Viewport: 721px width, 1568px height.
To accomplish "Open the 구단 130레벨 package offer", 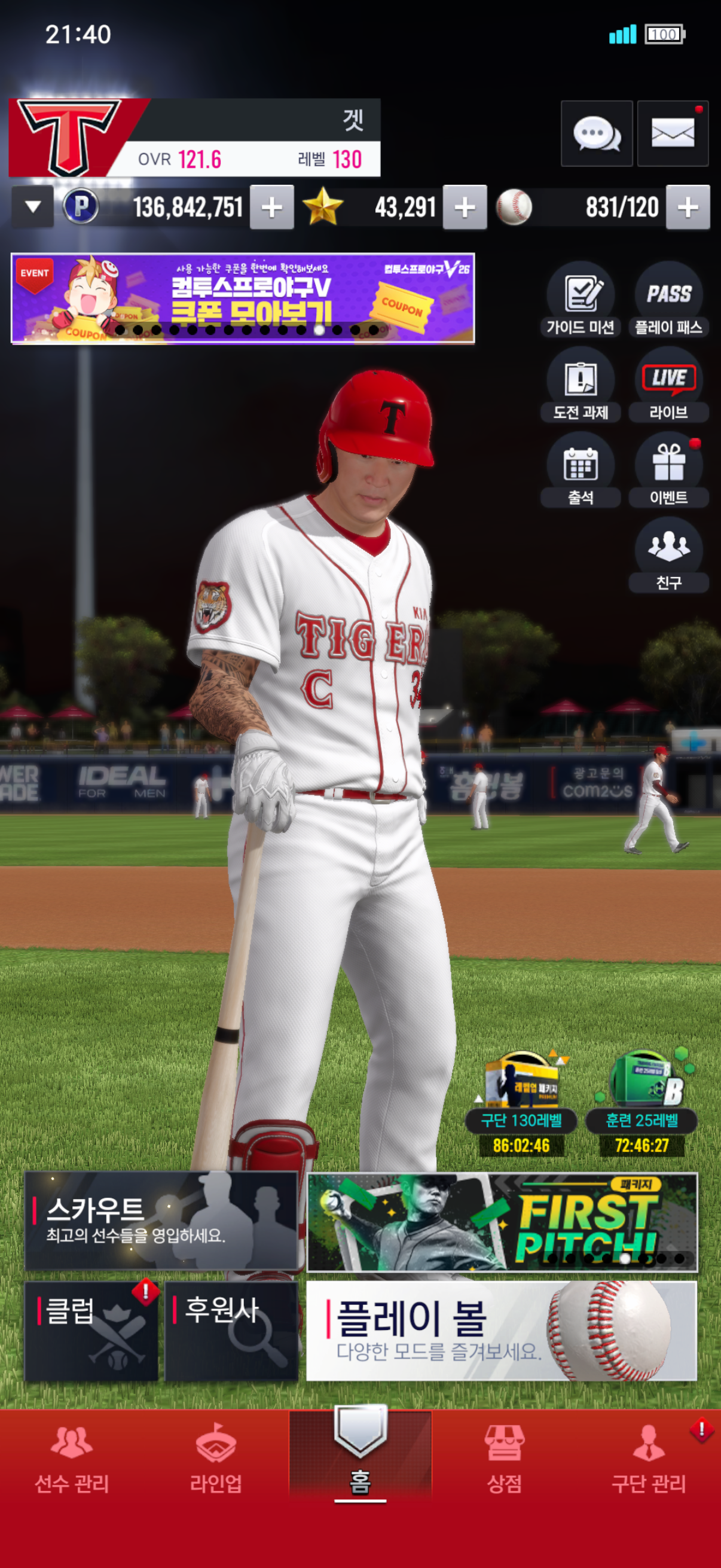I will tap(521, 1102).
